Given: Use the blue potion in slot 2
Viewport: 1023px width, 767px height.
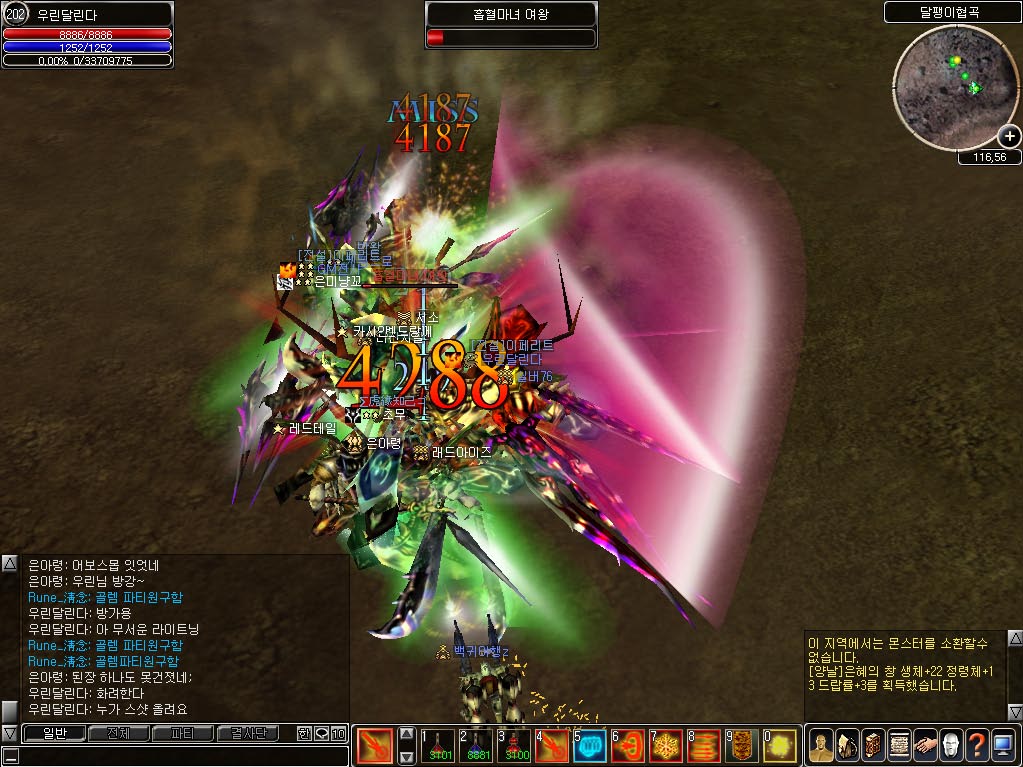Looking at the screenshot, I should (476, 746).
